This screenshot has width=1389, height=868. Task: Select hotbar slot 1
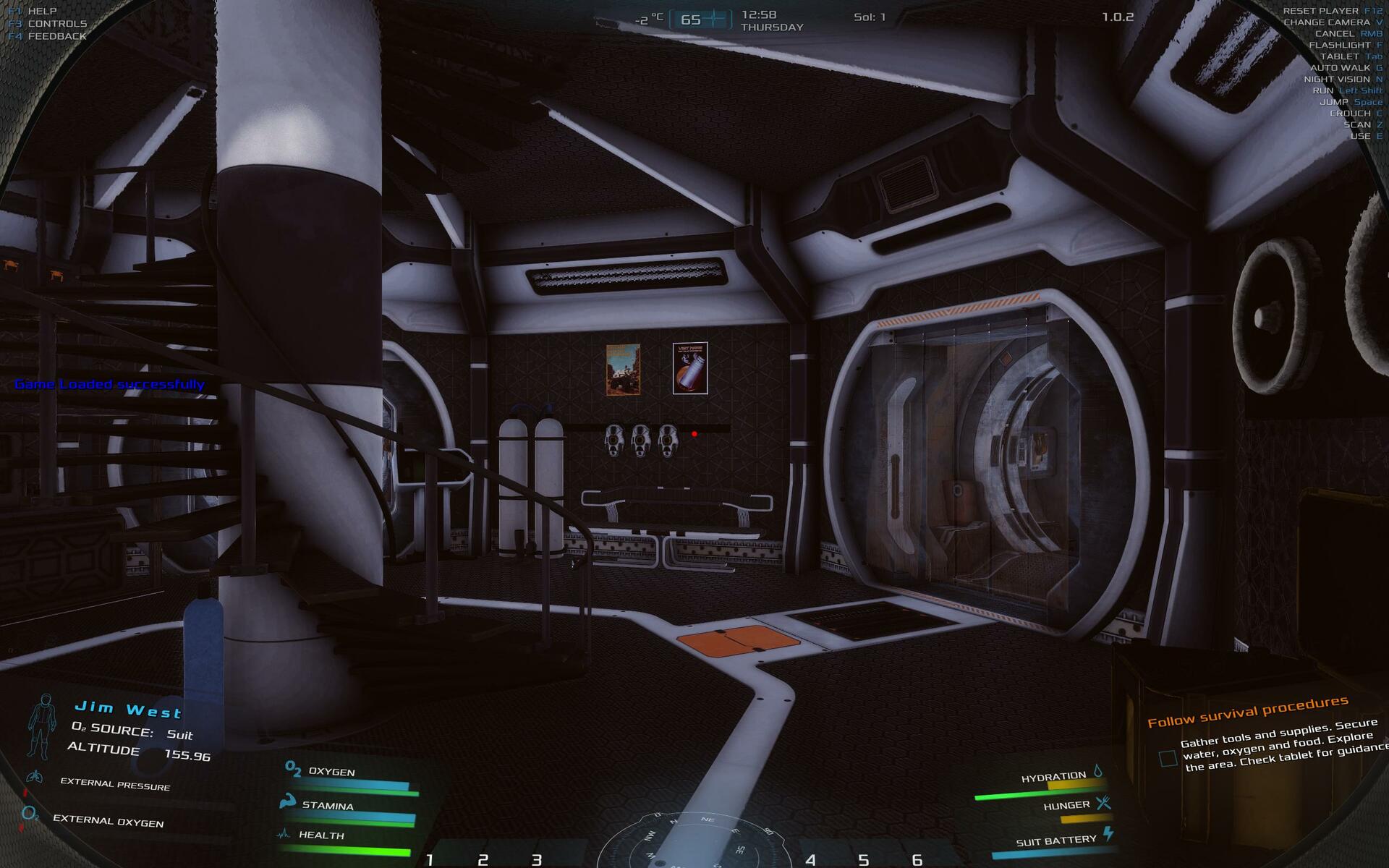click(x=430, y=859)
